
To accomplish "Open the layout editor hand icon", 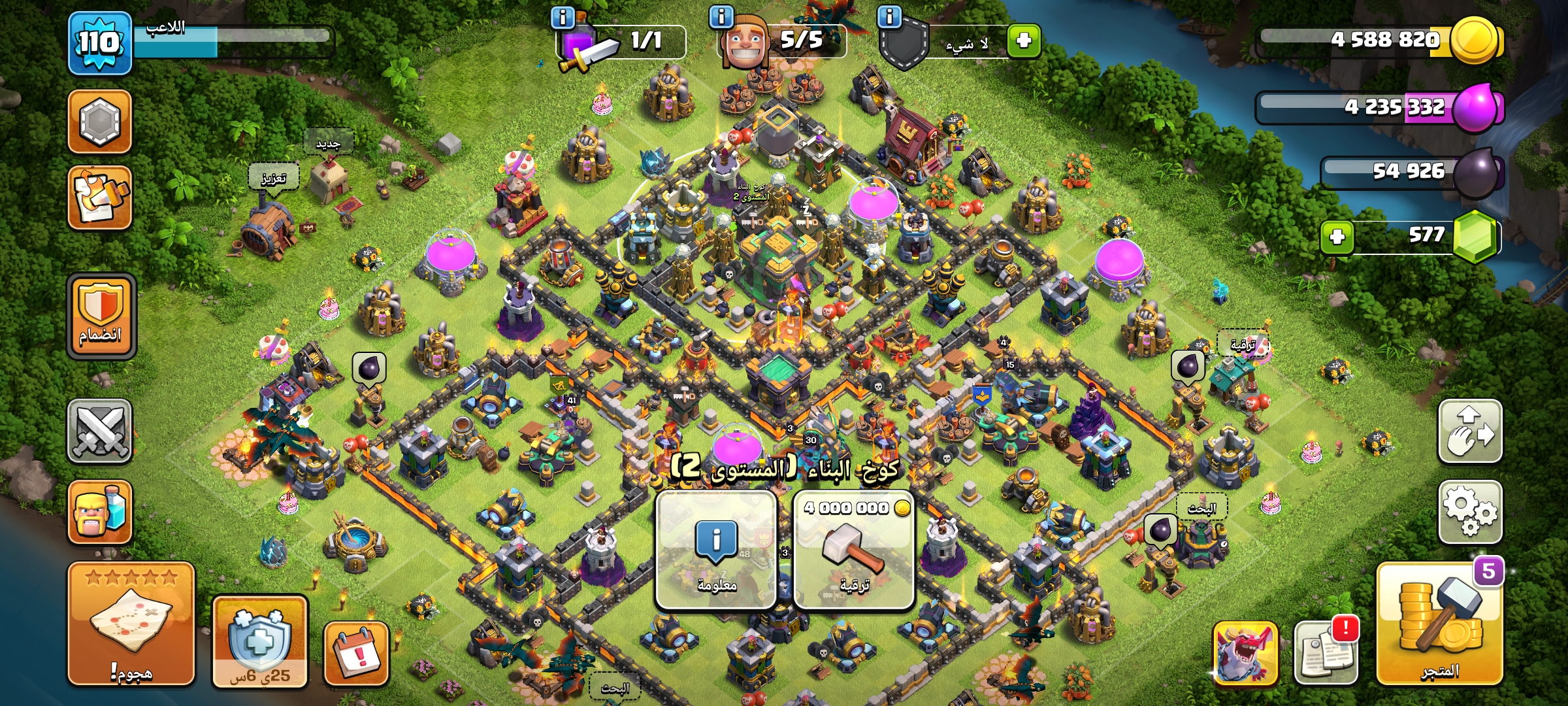I will 1469,431.
